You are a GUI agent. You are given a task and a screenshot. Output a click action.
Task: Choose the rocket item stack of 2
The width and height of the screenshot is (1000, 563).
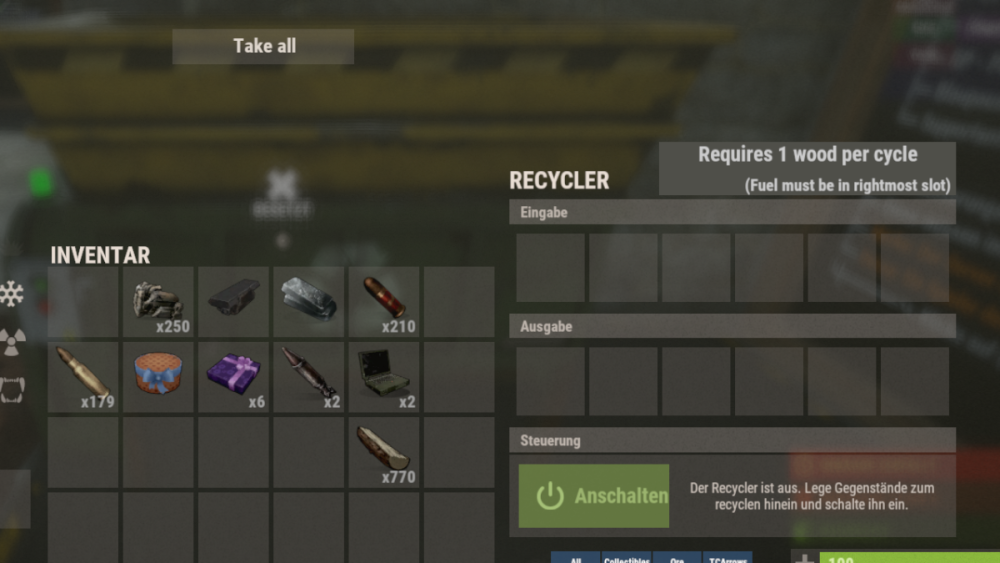coord(309,376)
